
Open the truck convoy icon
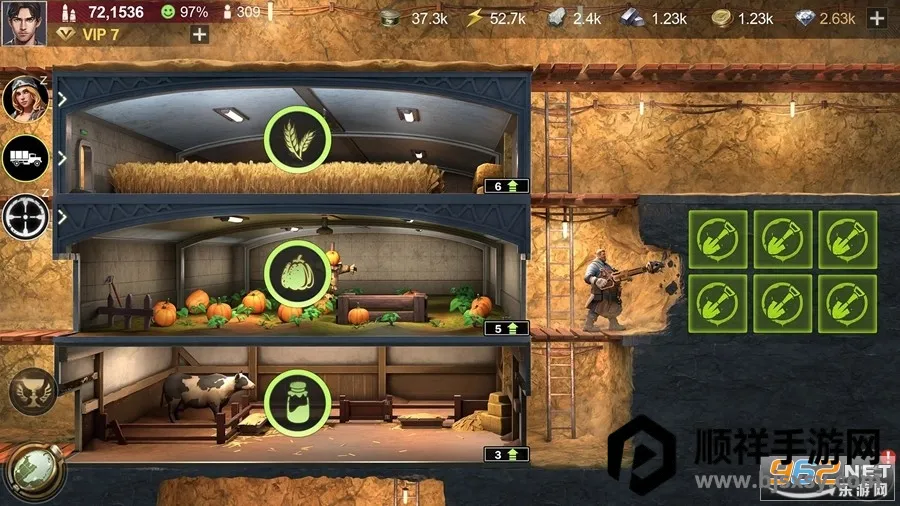click(25, 157)
